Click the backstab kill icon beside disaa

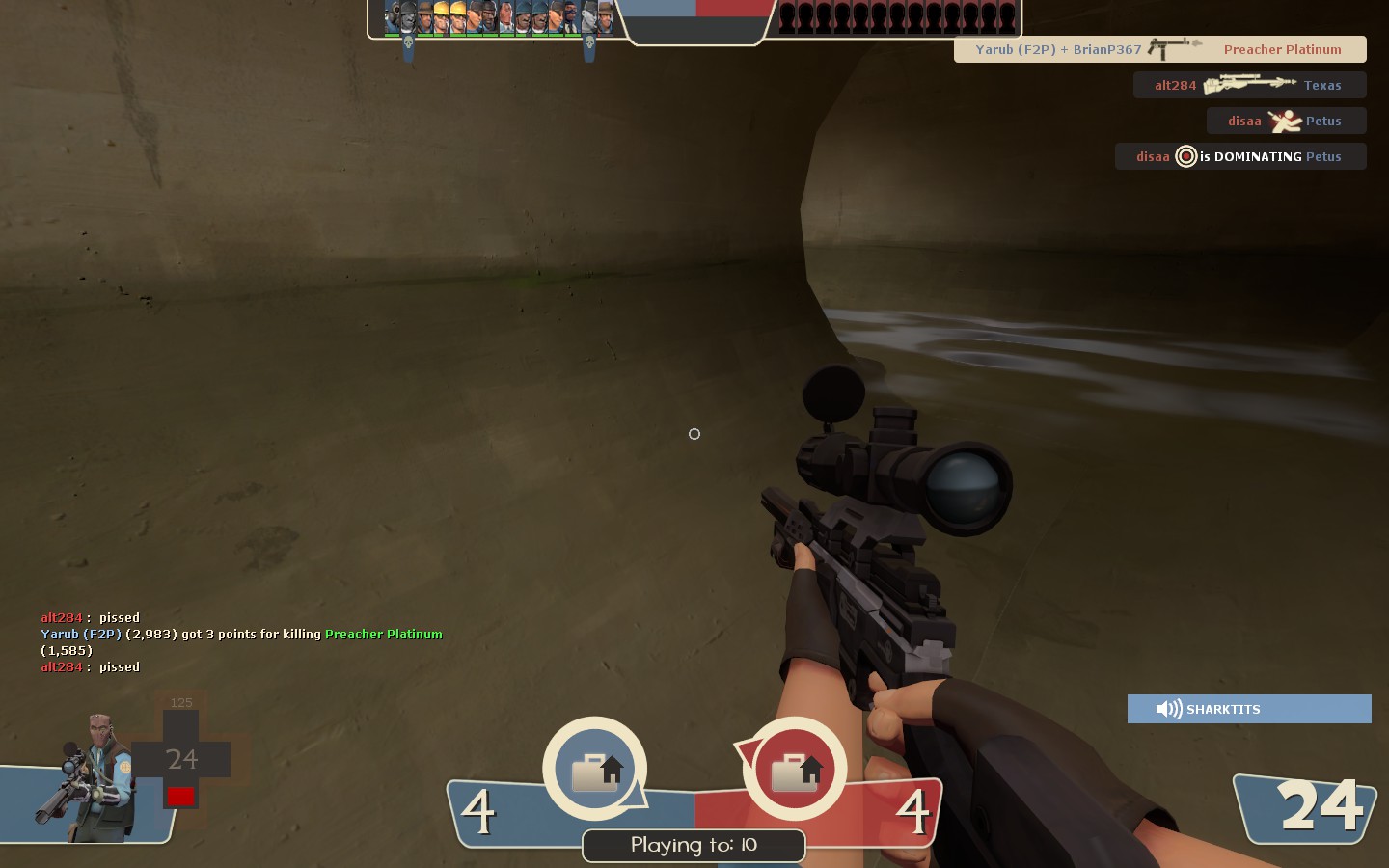[x=1286, y=120]
